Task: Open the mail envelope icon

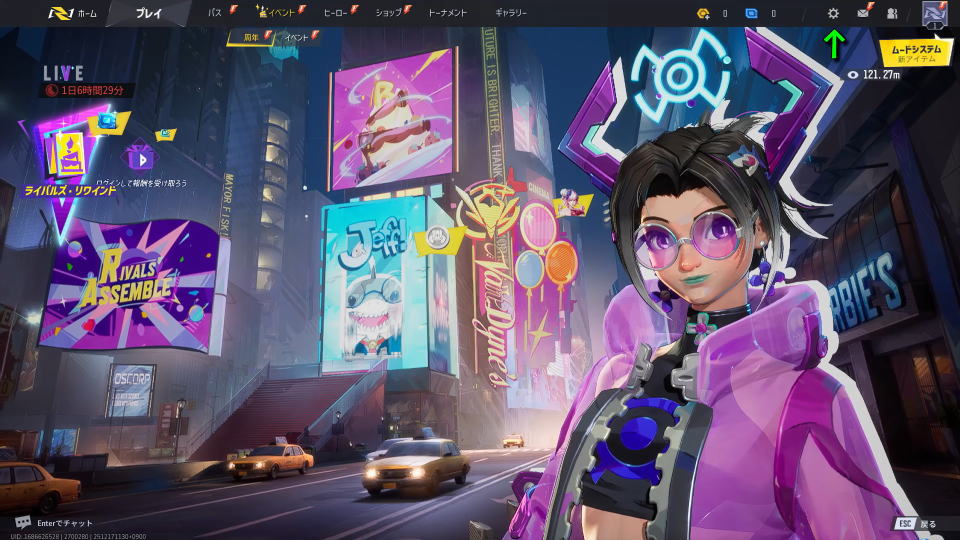Action: [x=863, y=13]
